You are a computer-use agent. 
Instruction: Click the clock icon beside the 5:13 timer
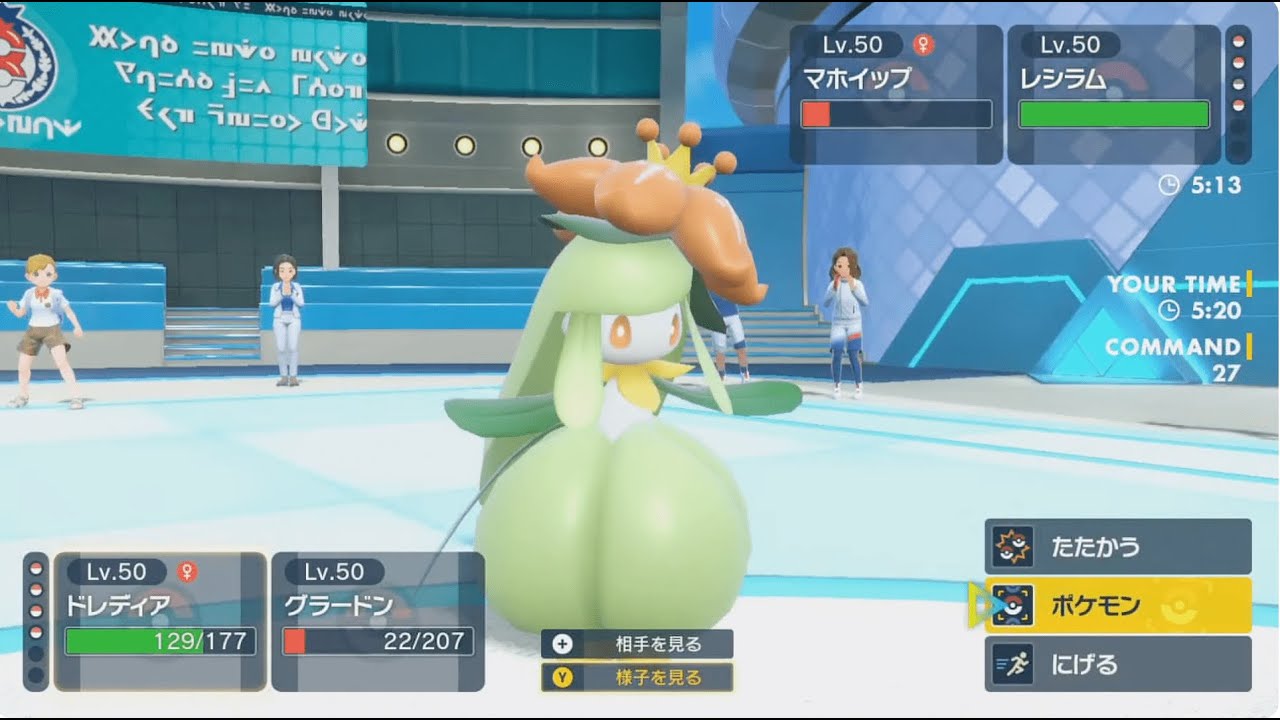[1169, 183]
